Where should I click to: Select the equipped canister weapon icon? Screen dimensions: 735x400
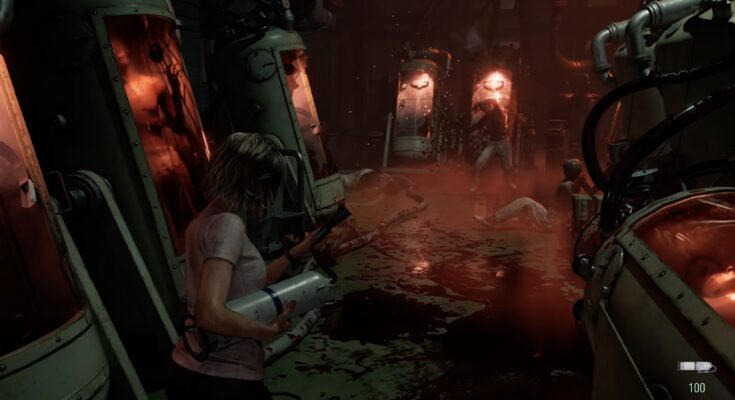(x=695, y=367)
